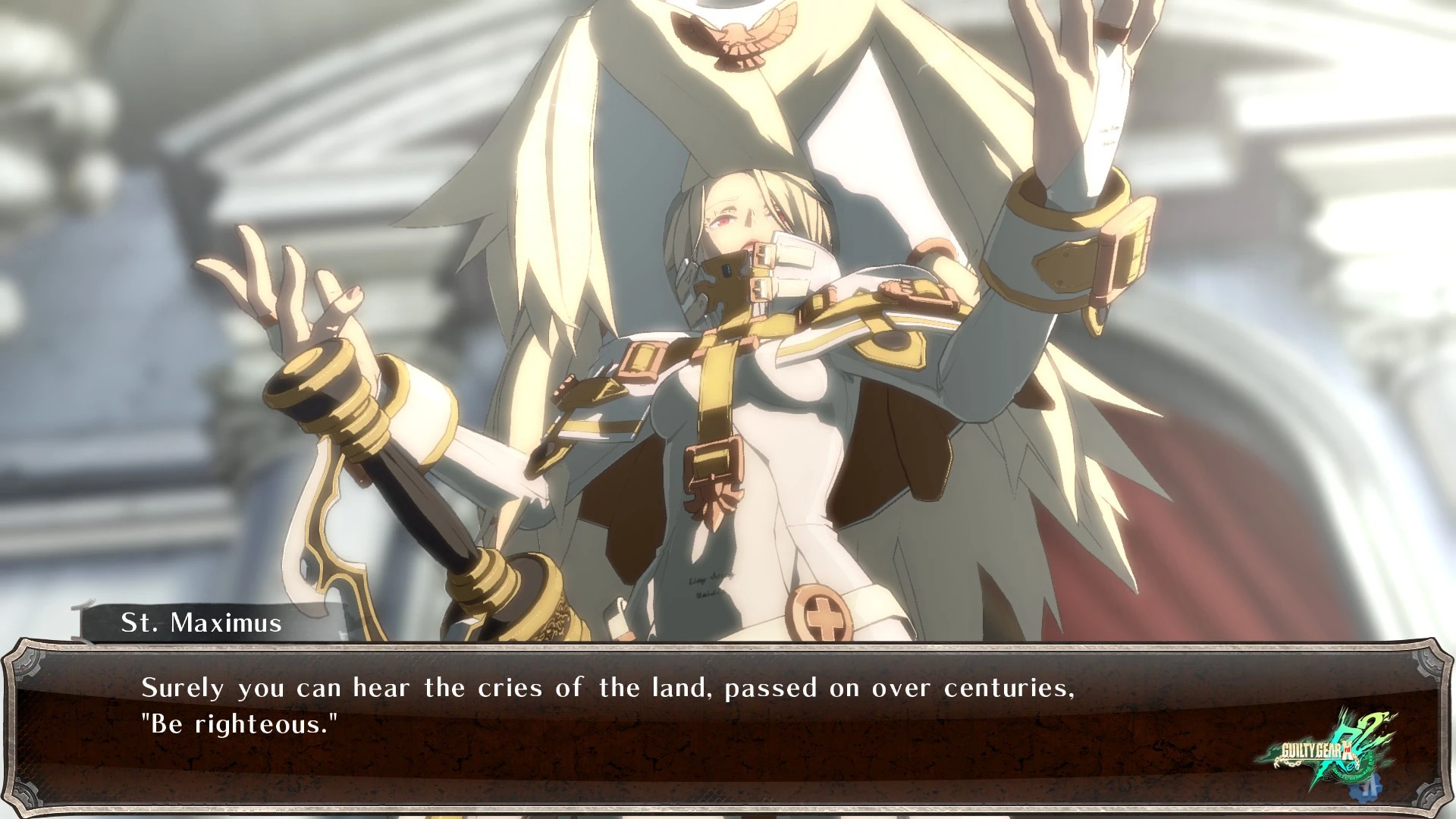The image size is (1456, 819).
Task: Advance the St. Maximus dialogue text box
Action: [x=682, y=728]
